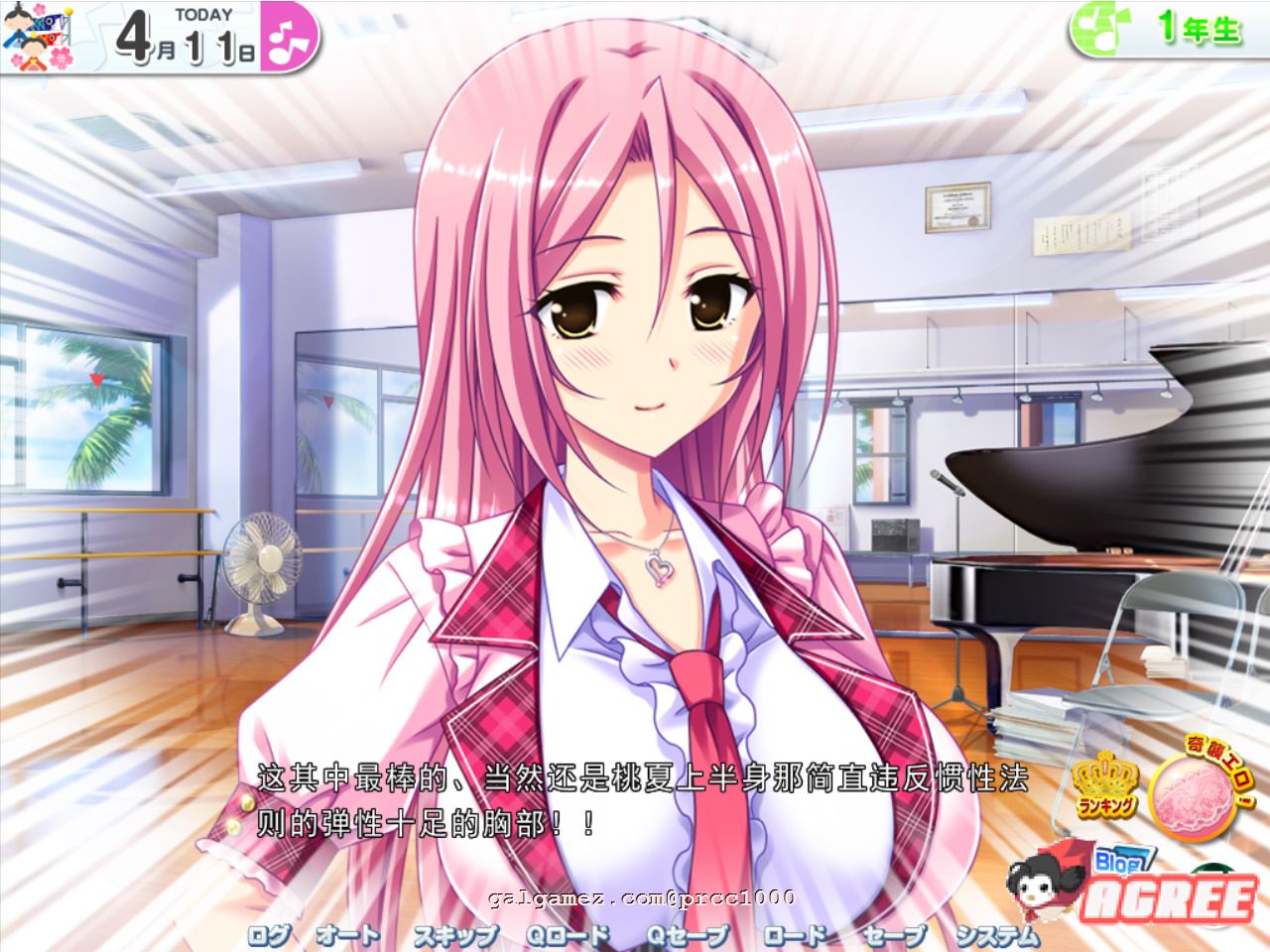Open the セーブ save menu

[x=893, y=935]
